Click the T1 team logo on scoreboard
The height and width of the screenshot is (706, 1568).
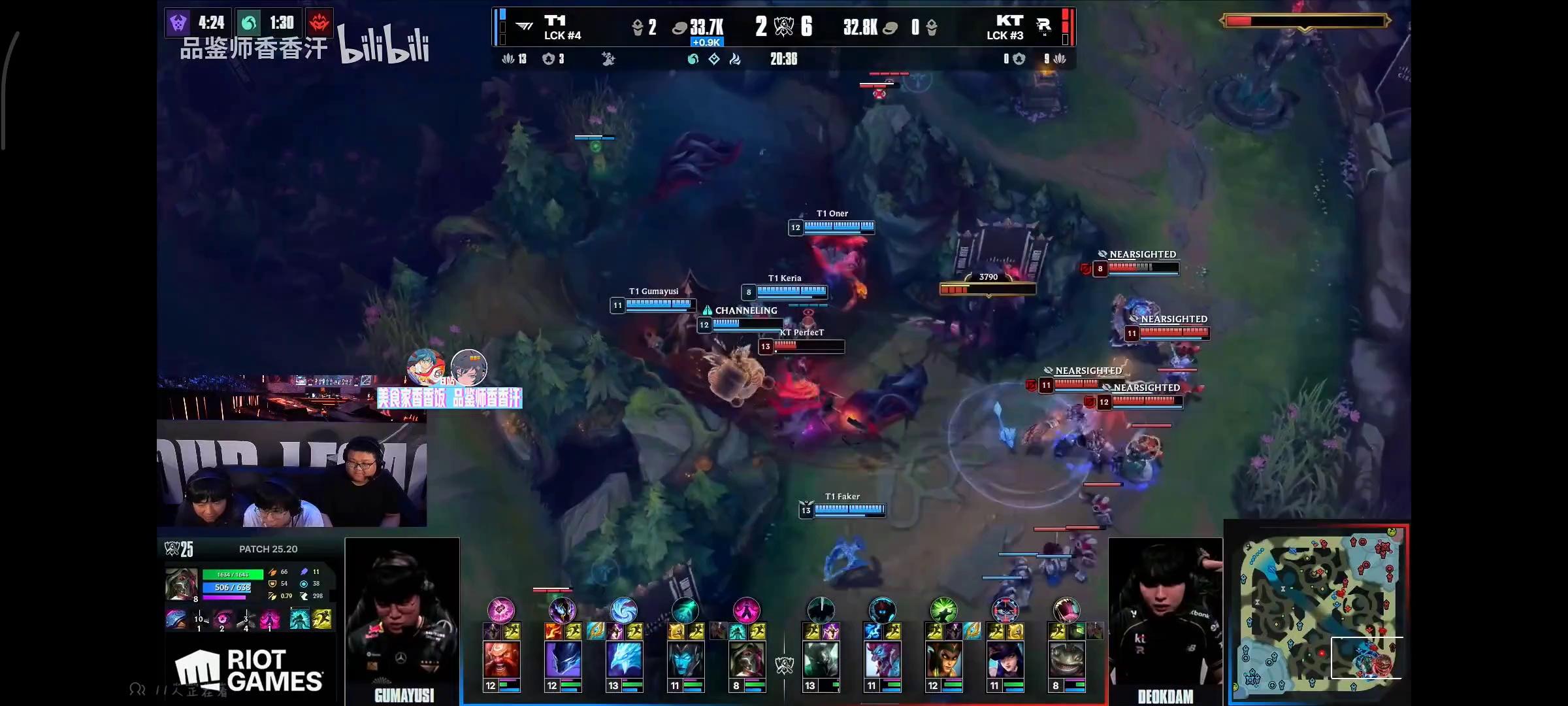point(524,26)
